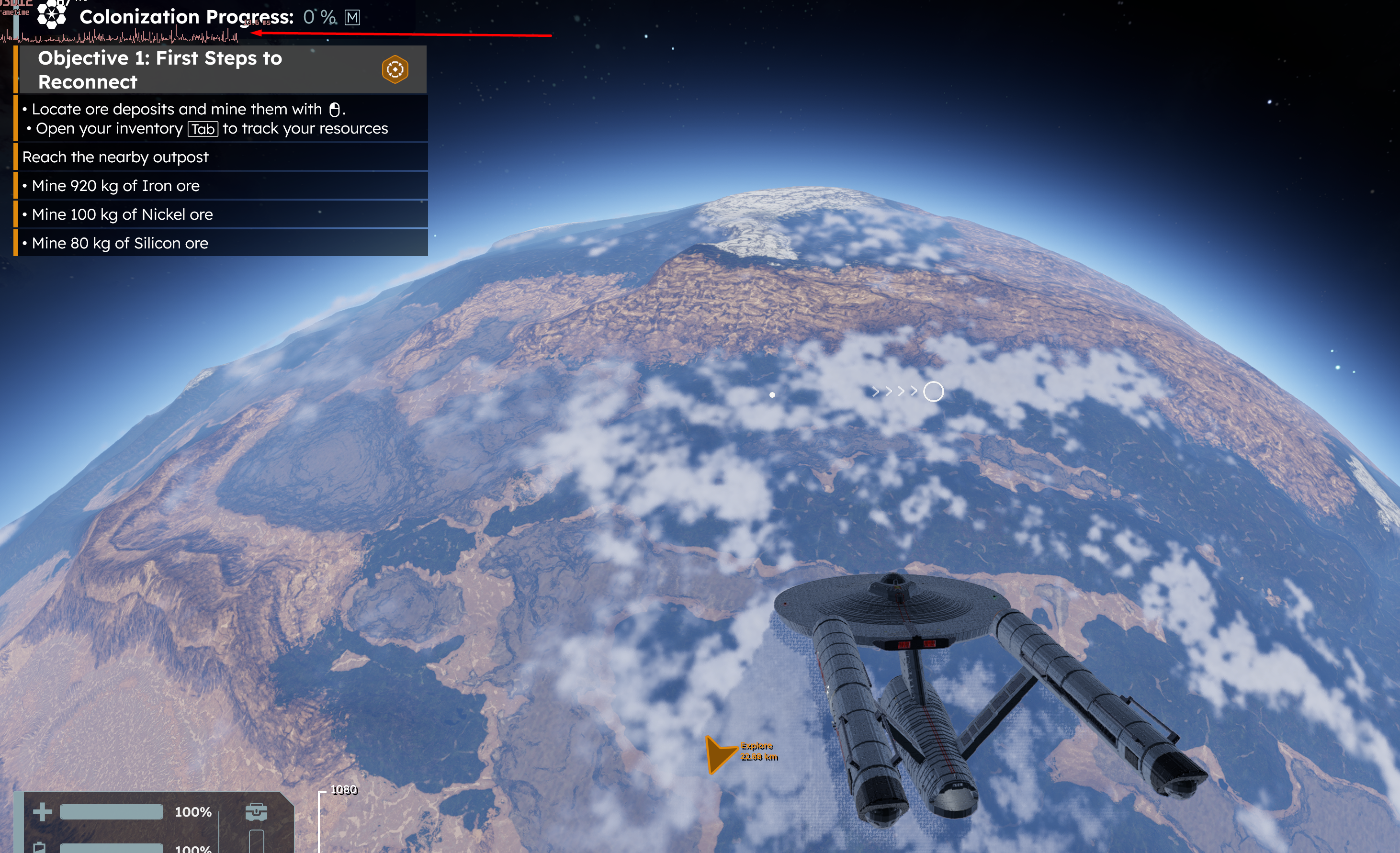Open the toolbox icon beside the health bar

256,811
